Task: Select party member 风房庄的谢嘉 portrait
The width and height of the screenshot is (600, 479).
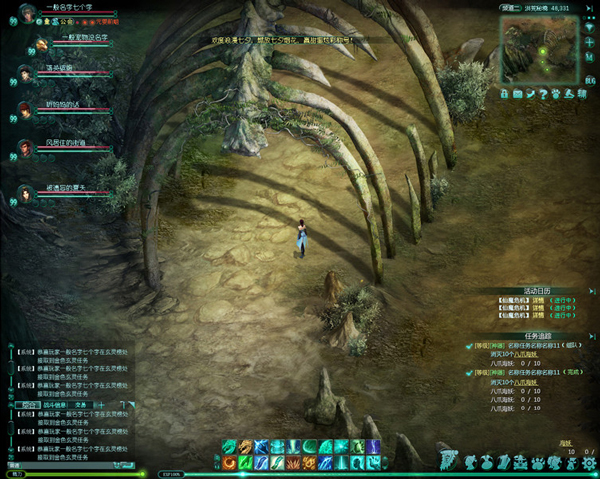Action: pos(23,148)
